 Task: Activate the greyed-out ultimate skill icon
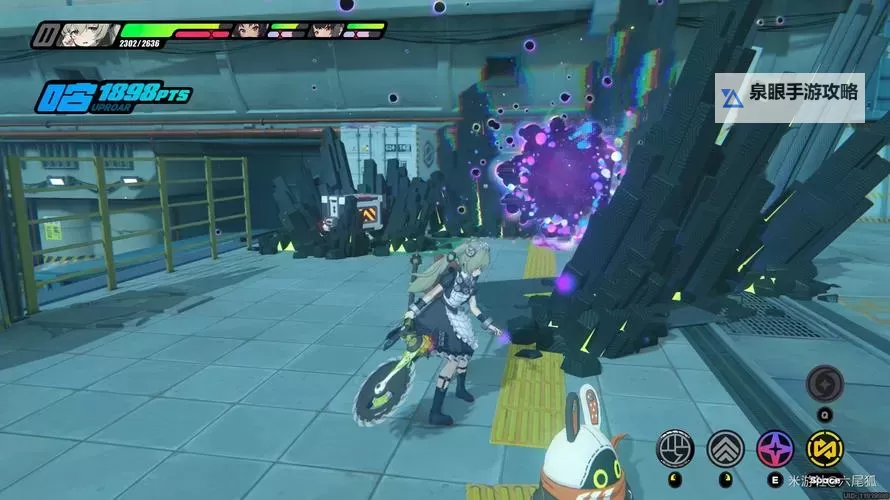825,383
